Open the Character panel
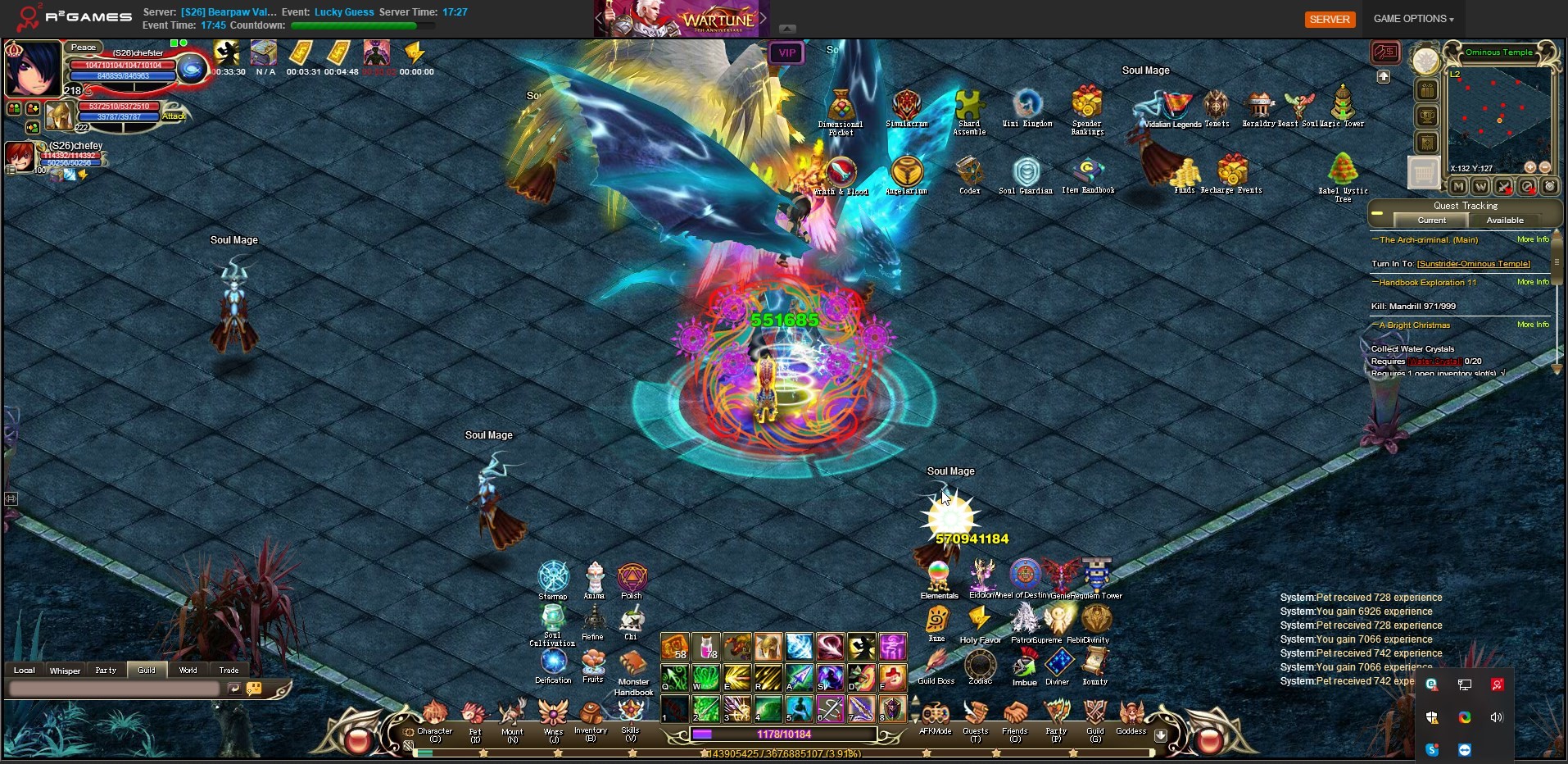Image resolution: width=1568 pixels, height=764 pixels. click(x=434, y=715)
